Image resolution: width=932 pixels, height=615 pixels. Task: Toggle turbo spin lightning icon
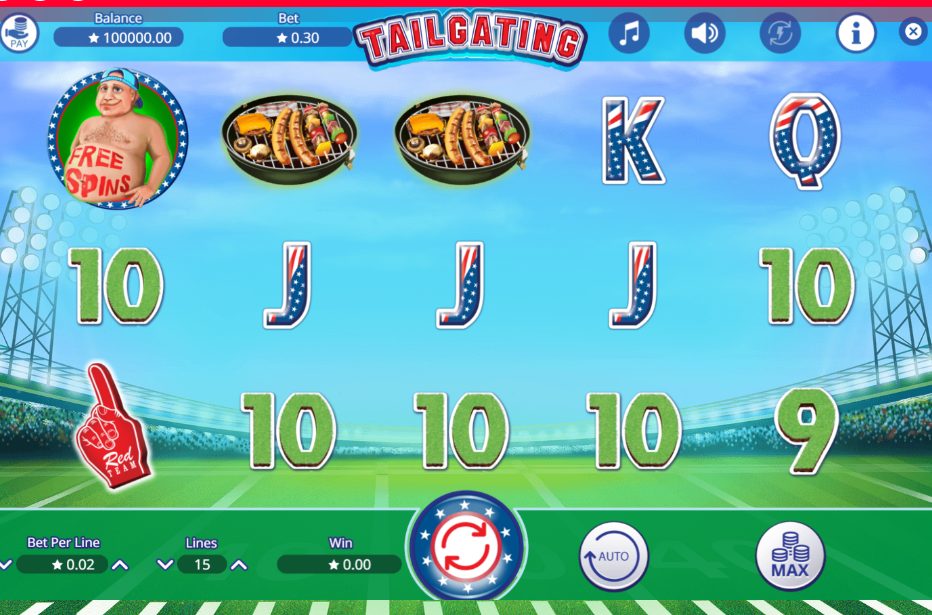[780, 34]
